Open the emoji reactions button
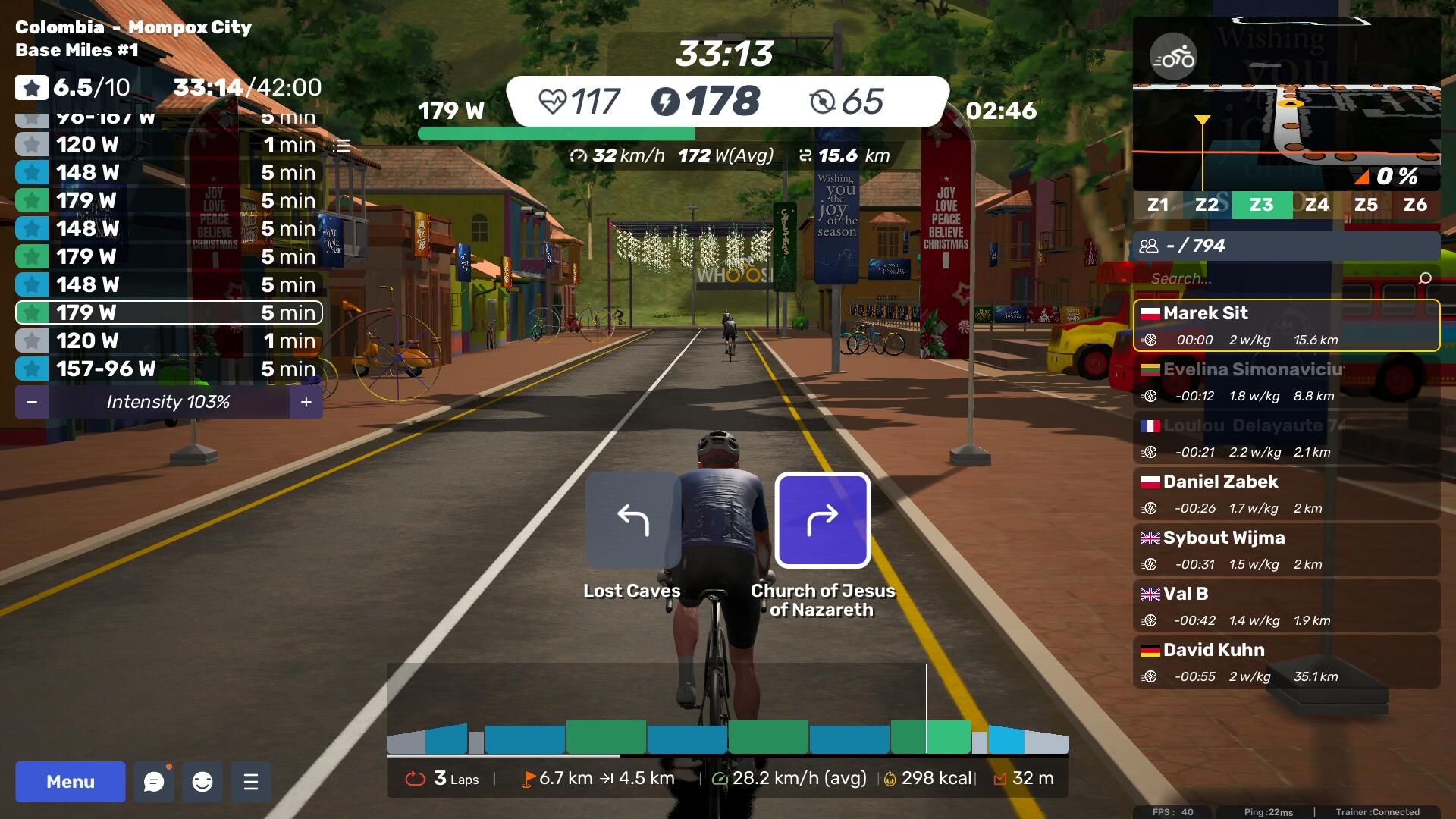 point(202,782)
